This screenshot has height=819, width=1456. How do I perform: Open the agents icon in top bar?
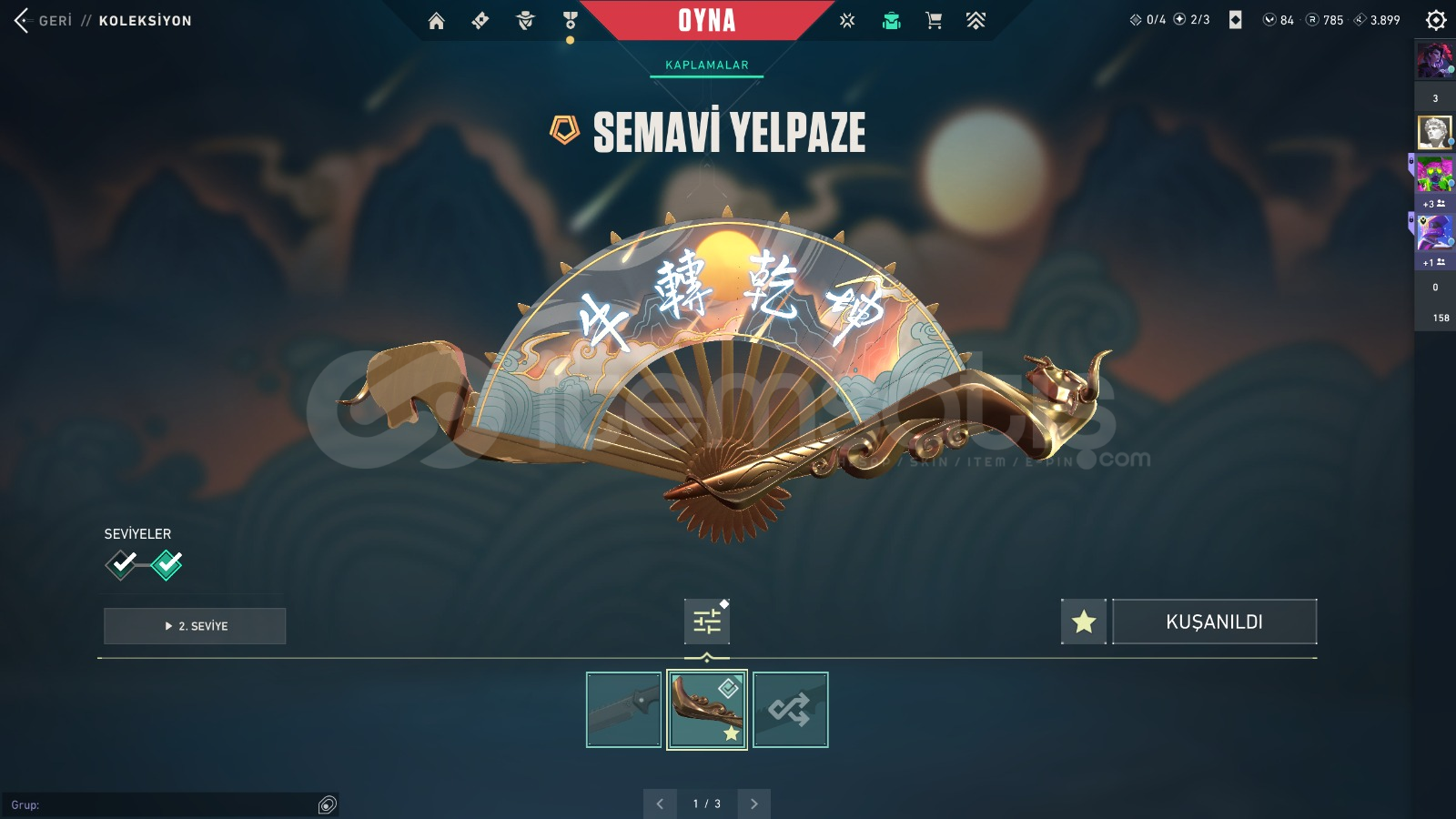[525, 21]
